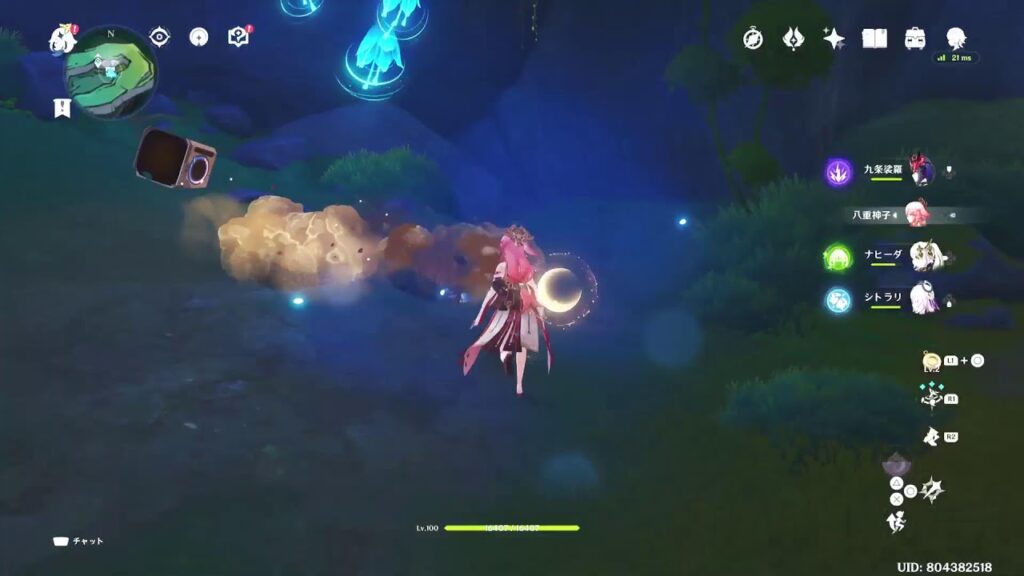Viewport: 1024px width, 576px height.
Task: Switch to party member 九条裟羅
Action: pos(920,171)
